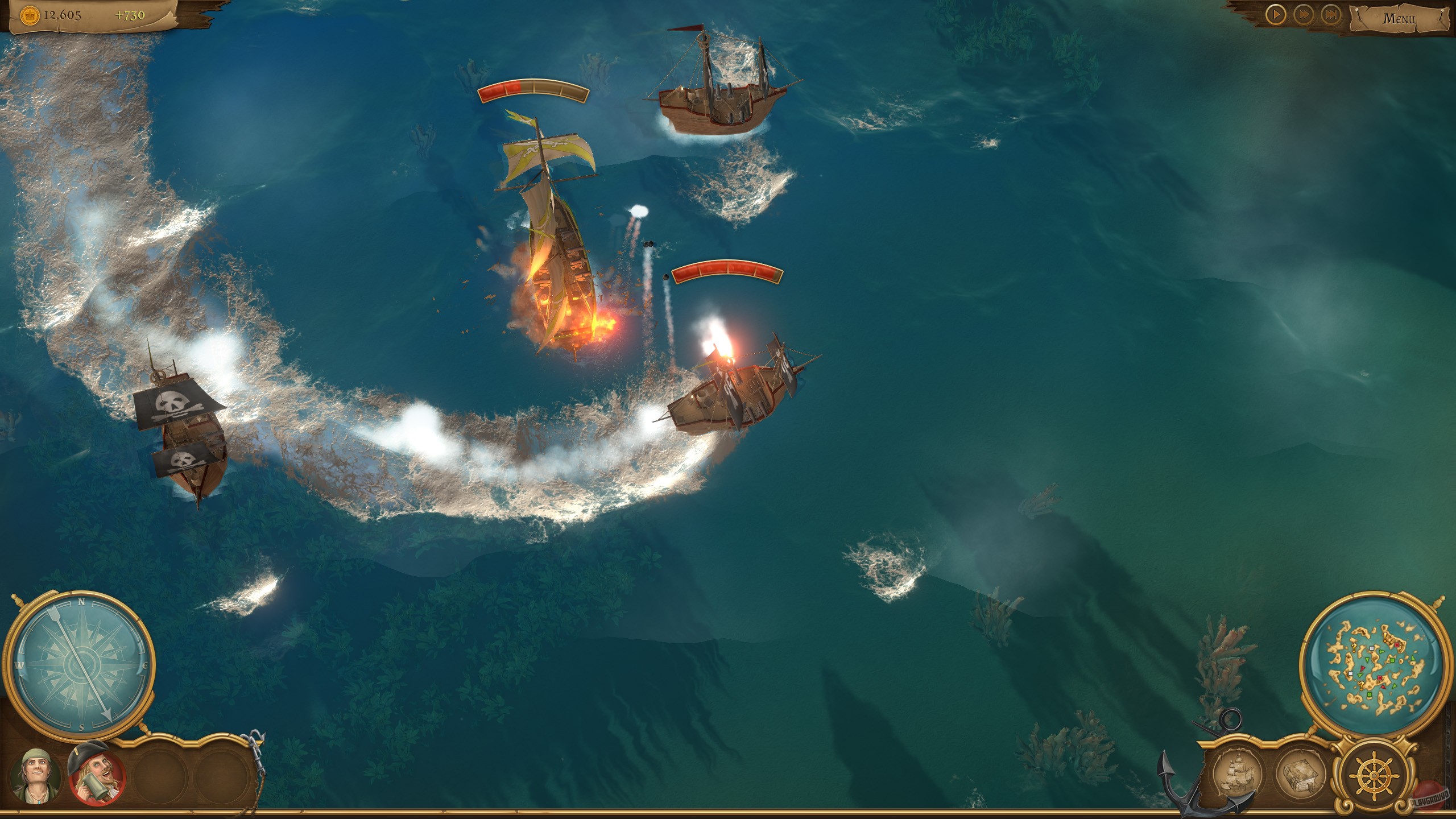Click the ship's wheel navigation icon
The width and height of the screenshot is (1456, 819).
pos(1374,776)
